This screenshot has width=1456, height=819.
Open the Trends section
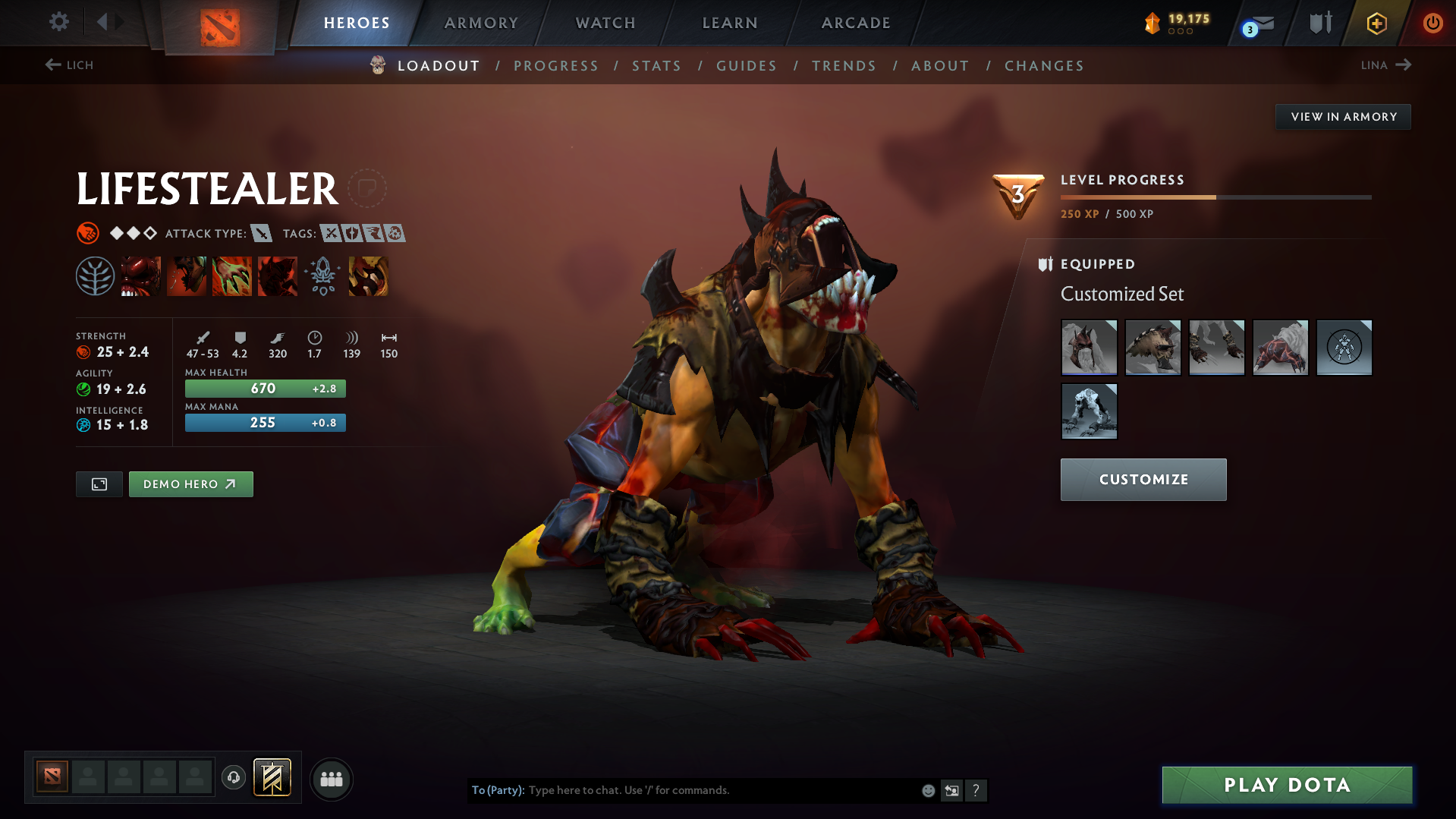click(x=844, y=66)
